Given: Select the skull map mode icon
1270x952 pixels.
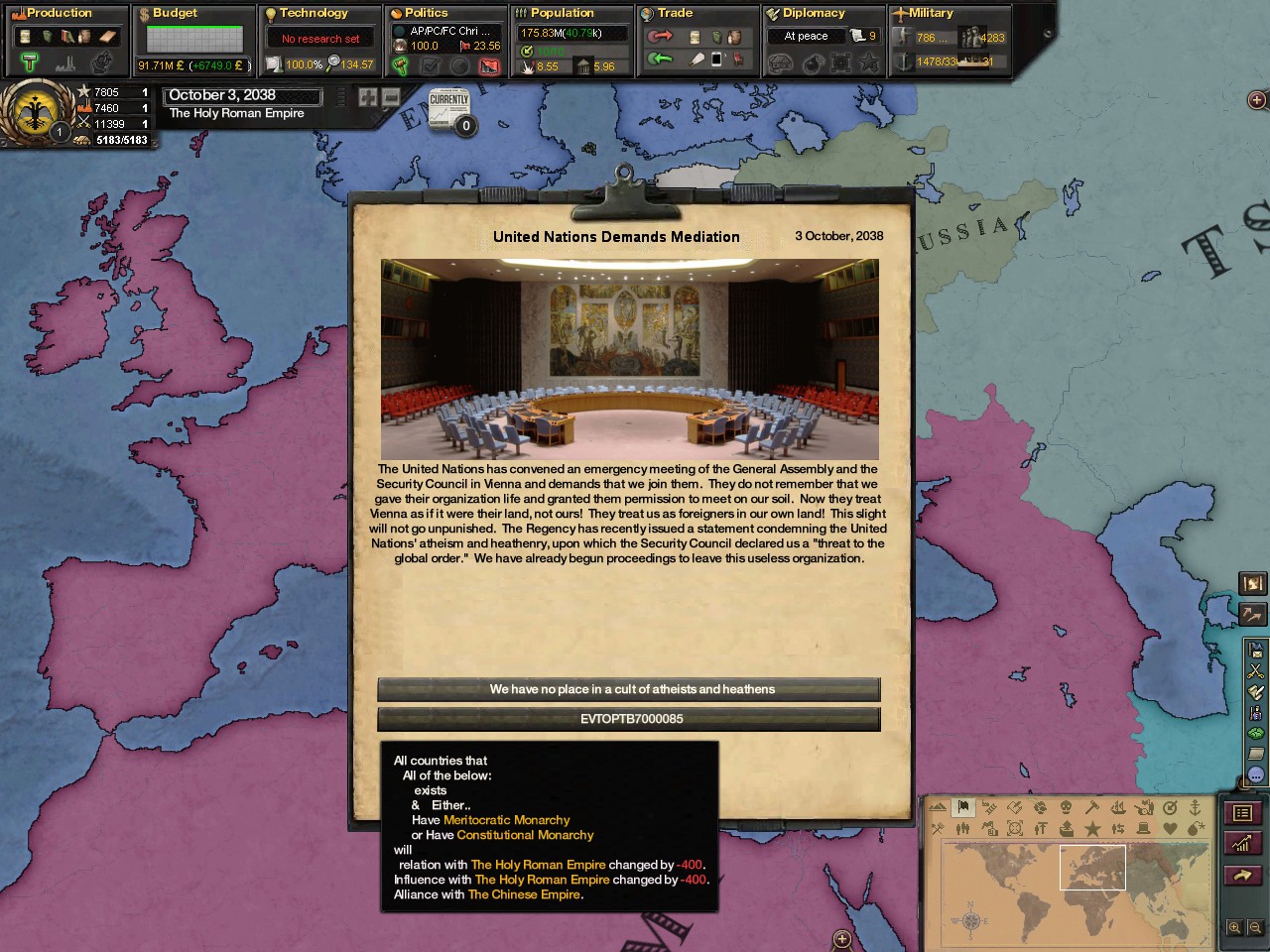Looking at the screenshot, I should click(x=1066, y=808).
